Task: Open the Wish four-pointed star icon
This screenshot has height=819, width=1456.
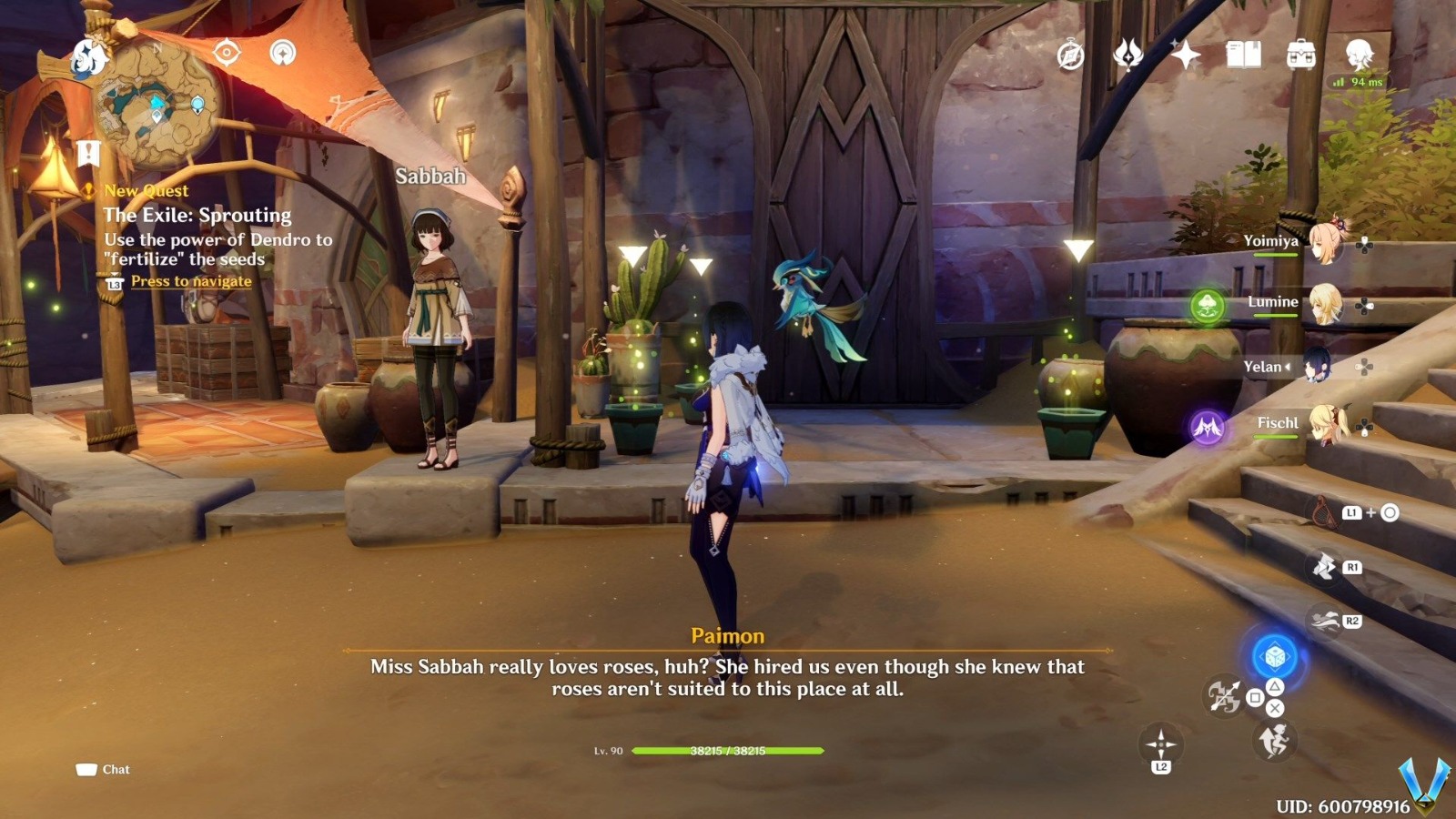Action: coord(1186,56)
